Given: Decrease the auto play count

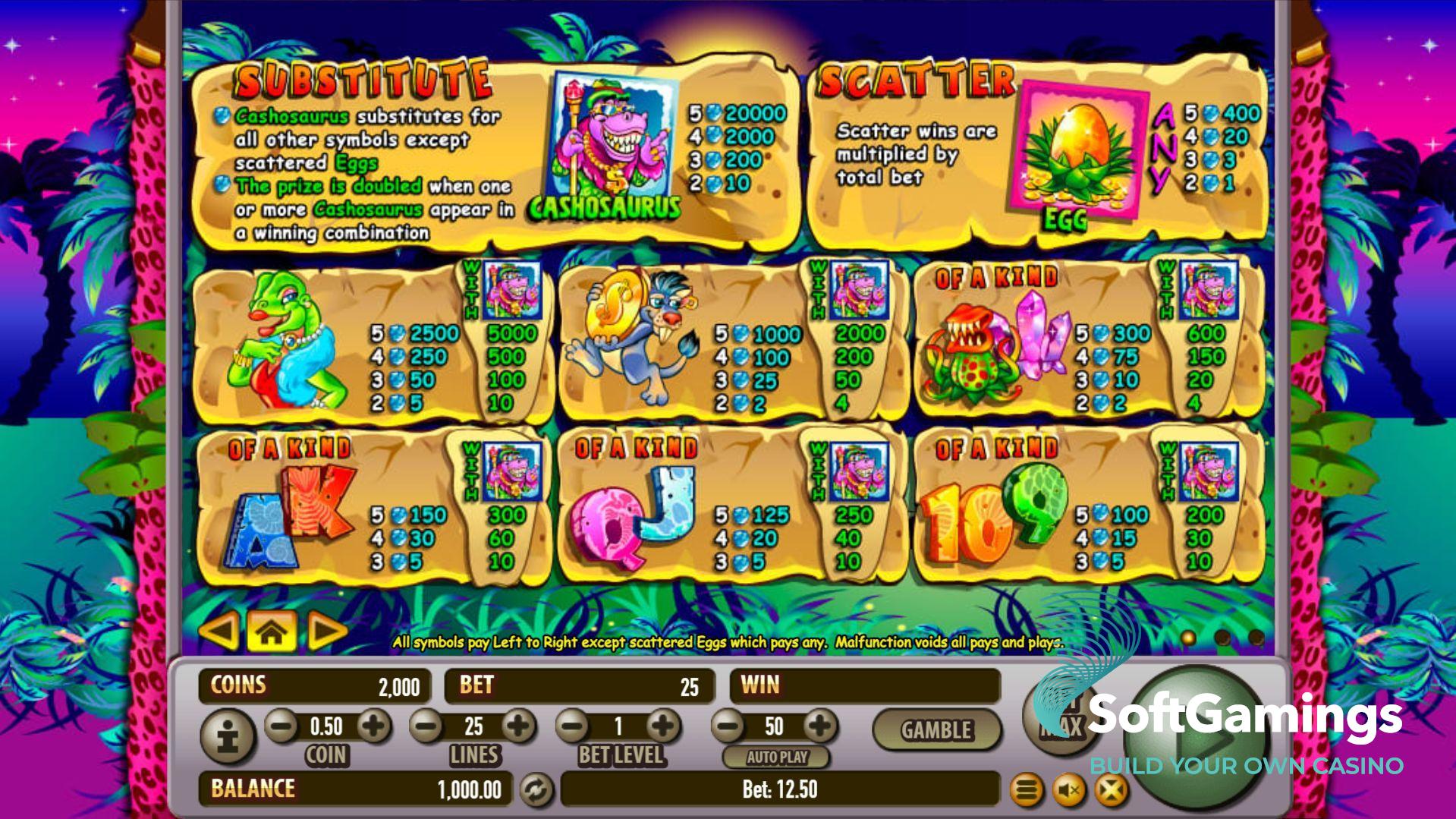Looking at the screenshot, I should [728, 726].
